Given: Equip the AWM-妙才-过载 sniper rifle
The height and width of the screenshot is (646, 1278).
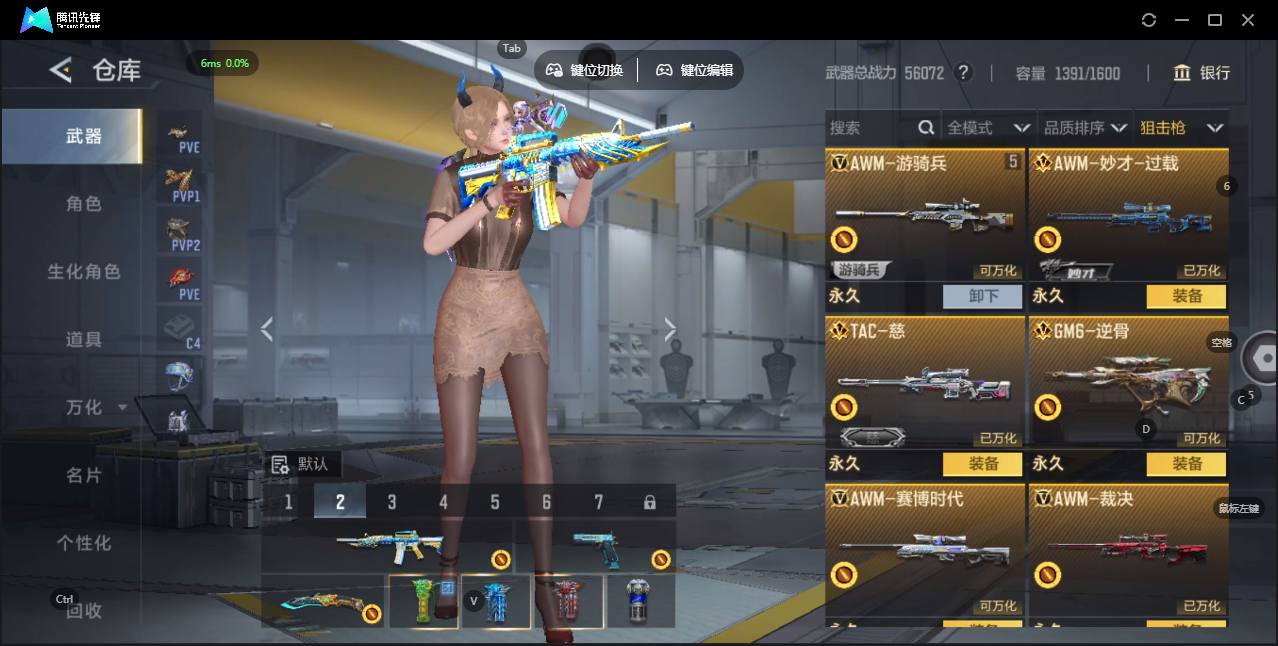Looking at the screenshot, I should pos(1186,296).
